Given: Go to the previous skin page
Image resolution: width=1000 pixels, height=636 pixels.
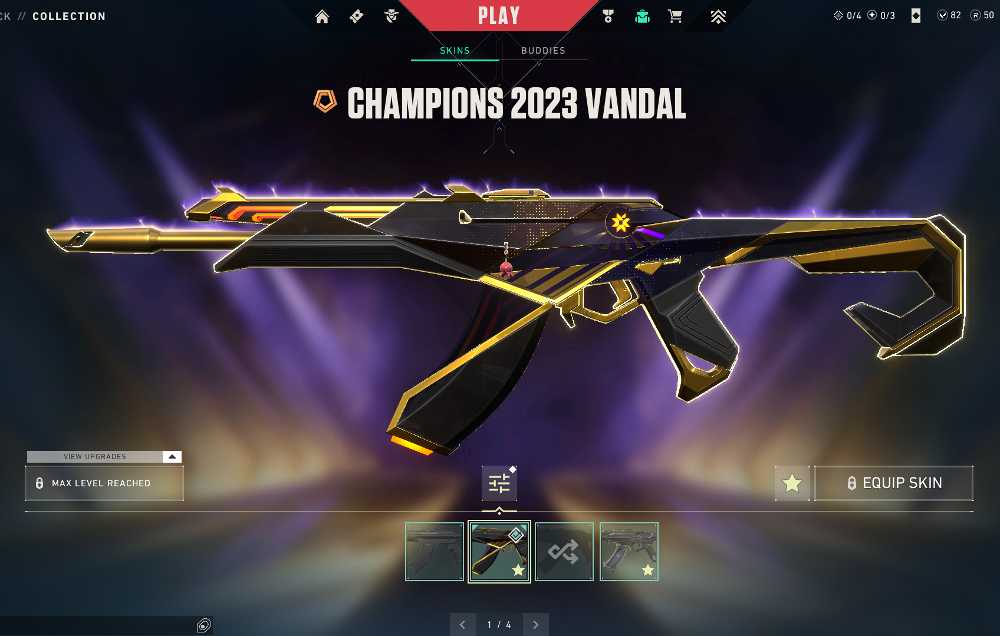Looking at the screenshot, I should point(462,625).
